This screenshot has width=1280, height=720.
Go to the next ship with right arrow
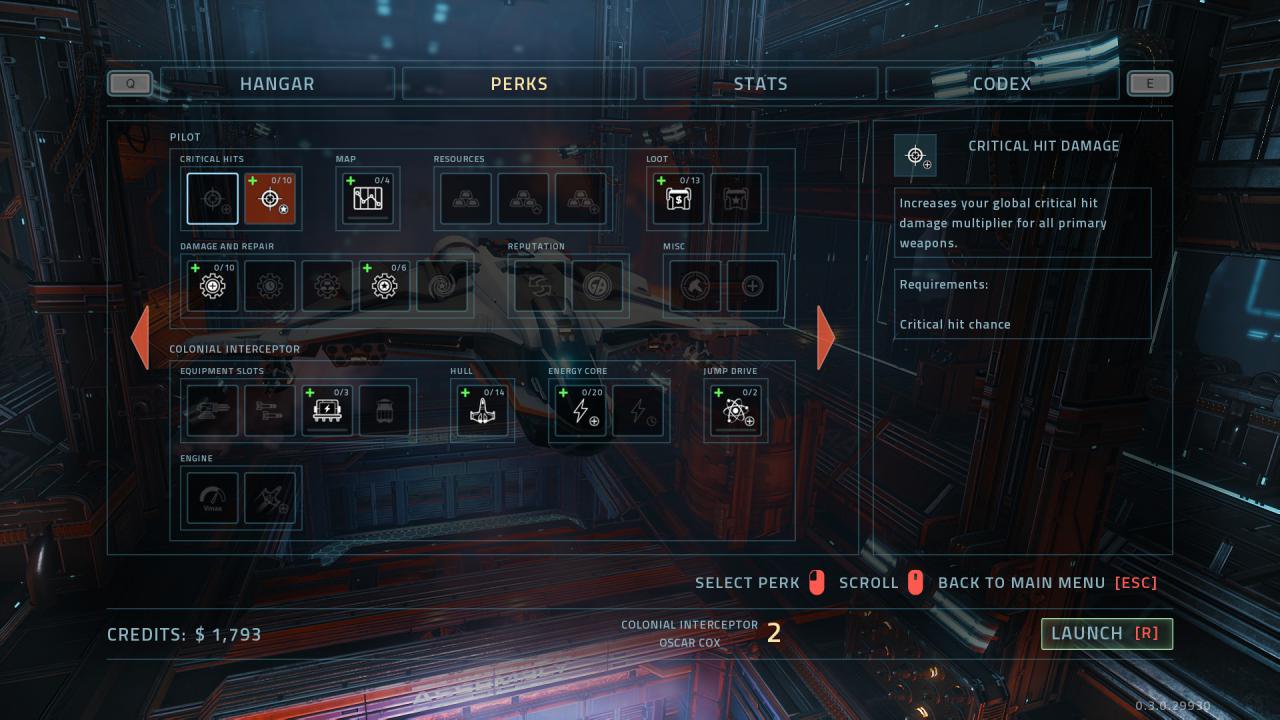826,337
